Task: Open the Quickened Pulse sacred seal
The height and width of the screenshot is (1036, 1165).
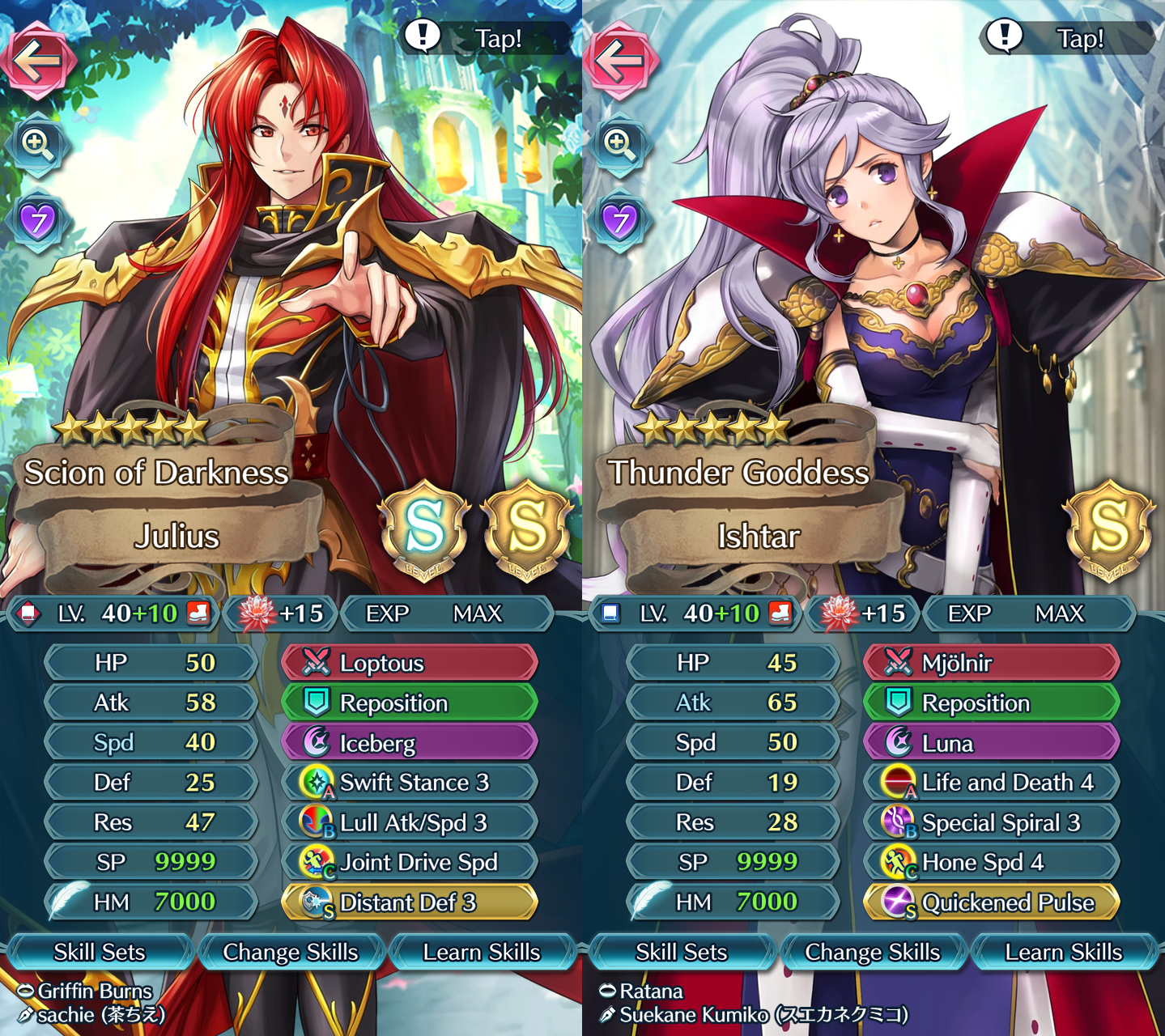Action: tap(990, 902)
